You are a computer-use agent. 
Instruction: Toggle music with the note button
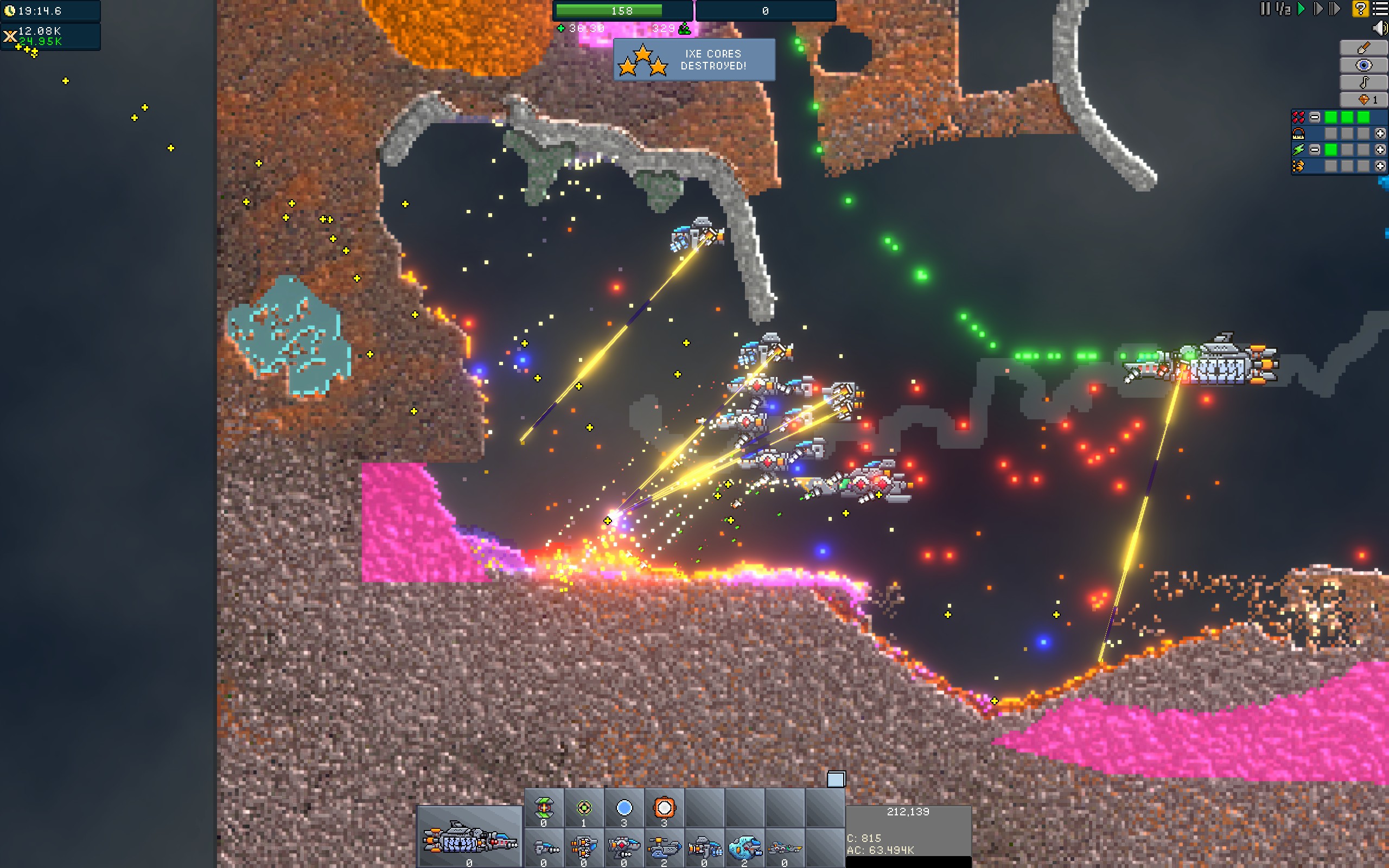[x=1363, y=82]
